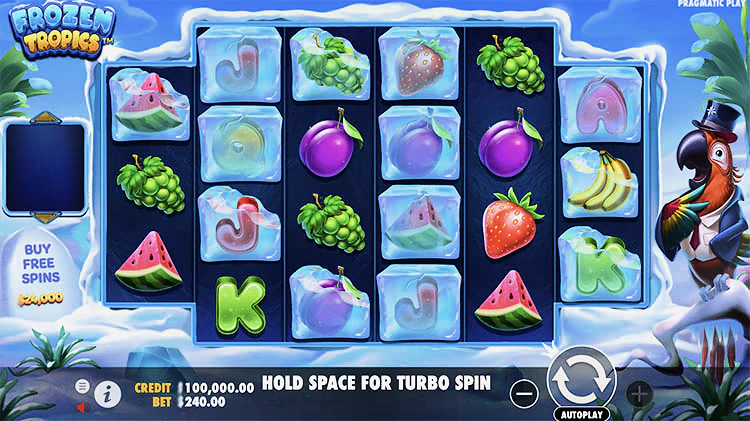The height and width of the screenshot is (421, 750).
Task: Open the Autoplay options
Action: 581,412
